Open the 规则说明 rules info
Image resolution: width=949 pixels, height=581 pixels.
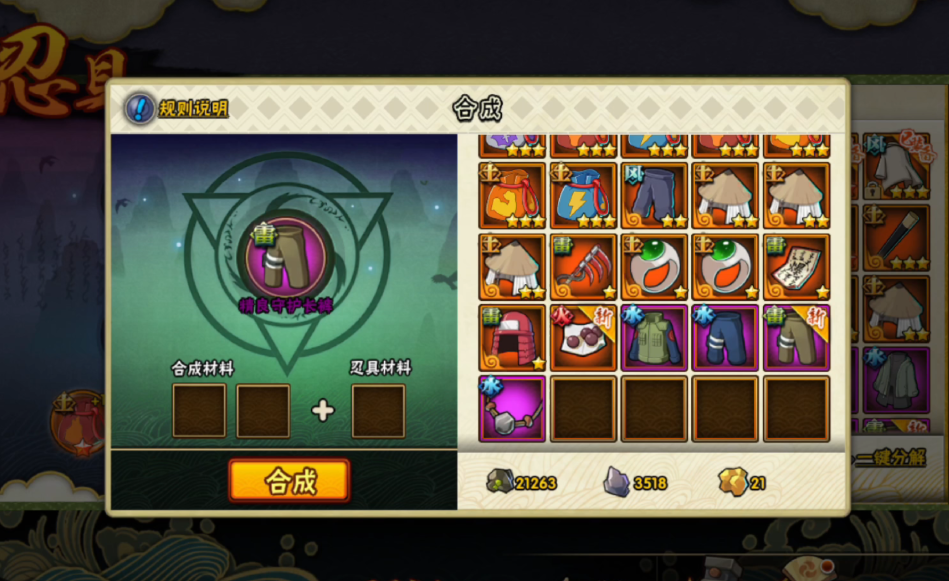click(x=177, y=108)
